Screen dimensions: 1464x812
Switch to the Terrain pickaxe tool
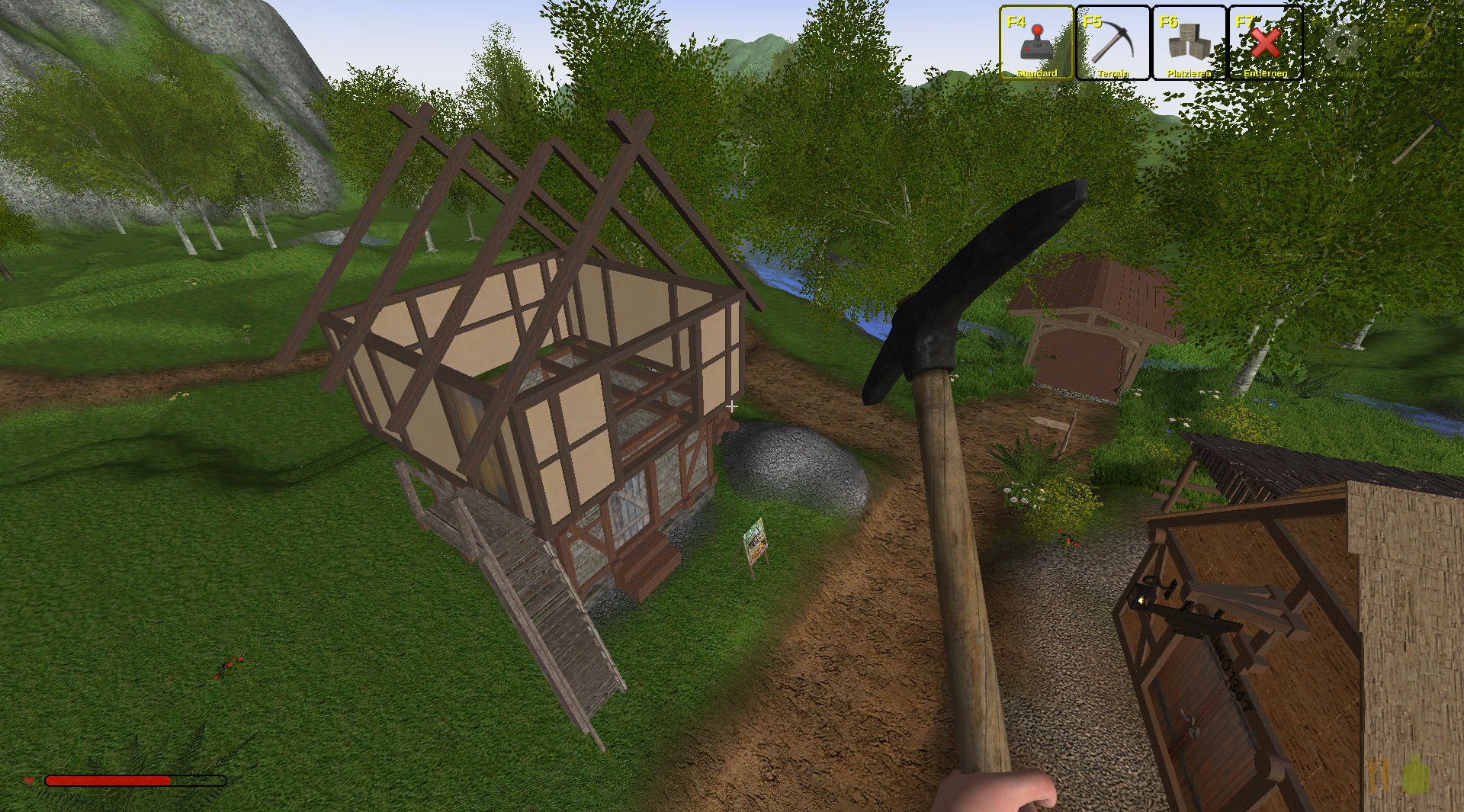coord(1112,43)
